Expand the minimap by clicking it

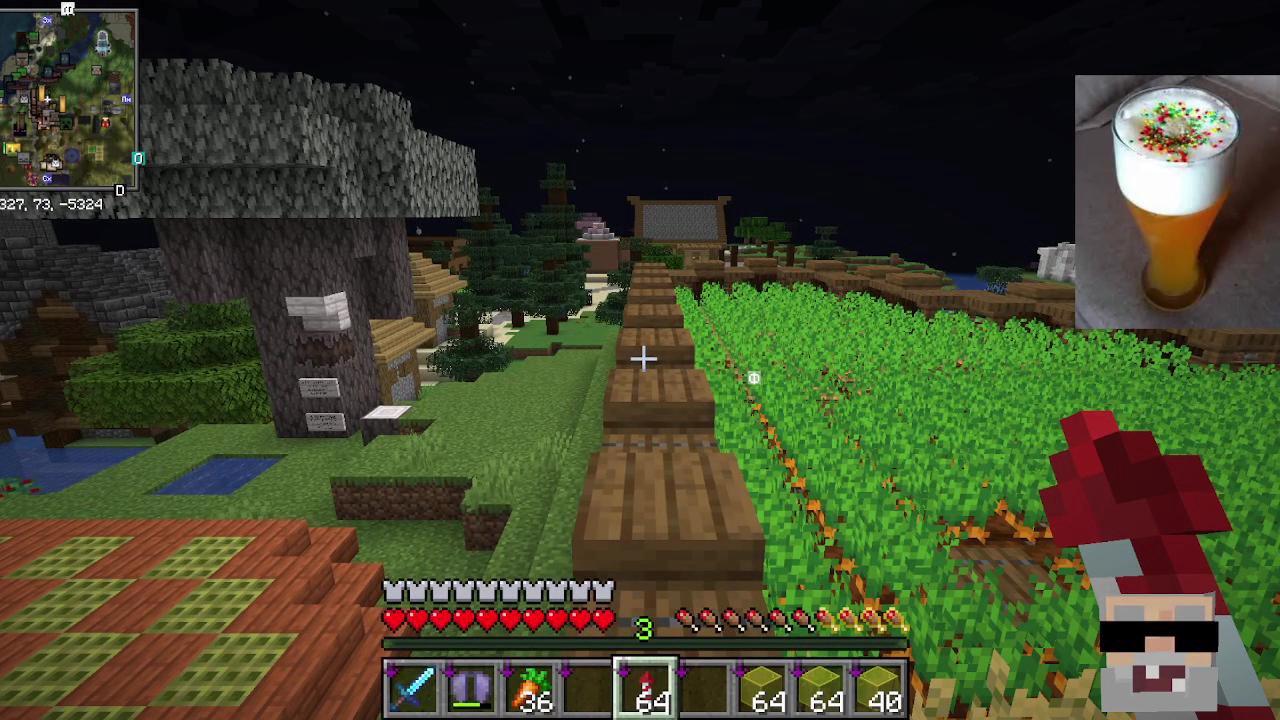[70, 100]
